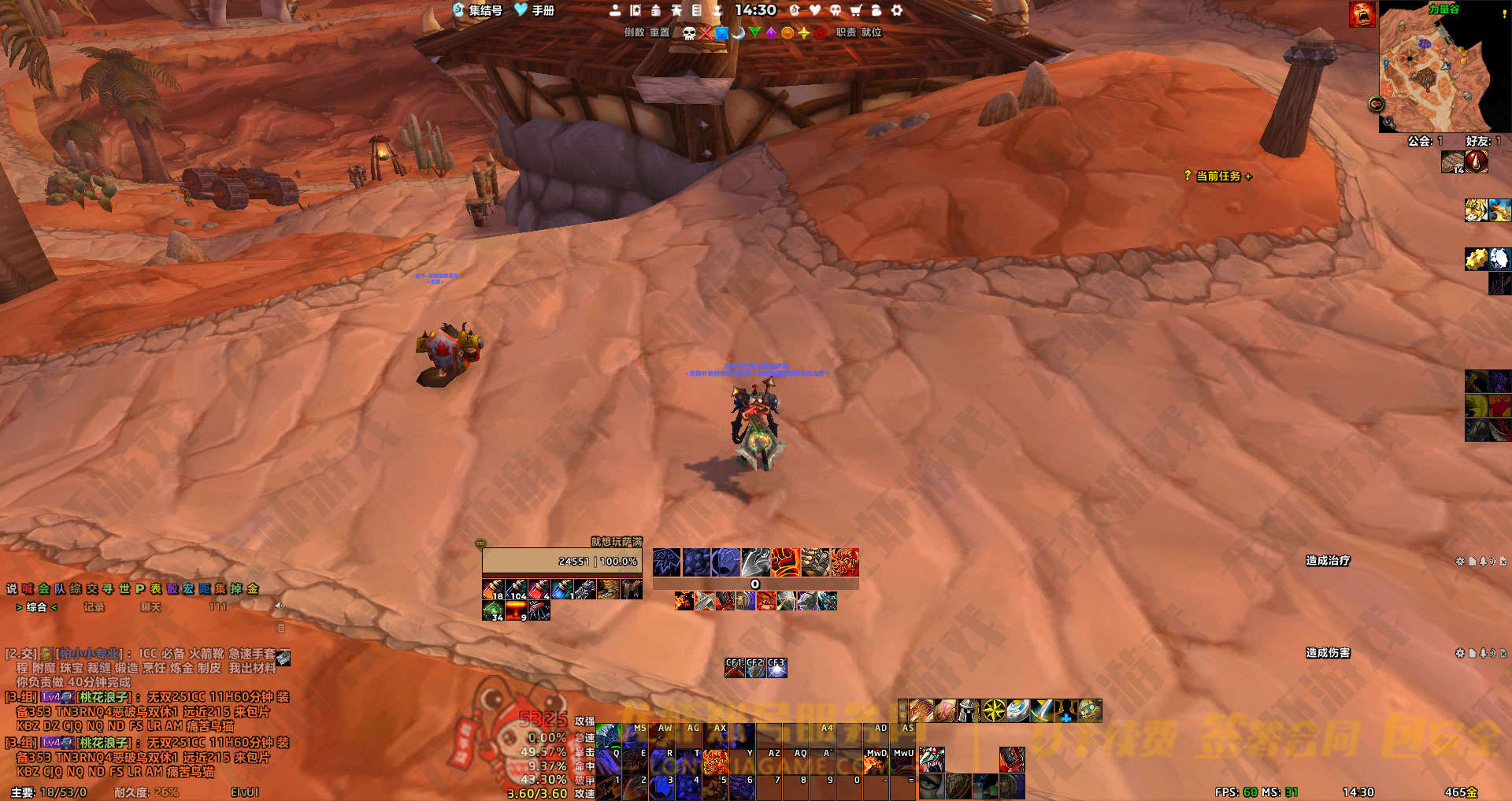Use the blue mana potion slot
Screen dimensions: 1512x801
coord(561,589)
